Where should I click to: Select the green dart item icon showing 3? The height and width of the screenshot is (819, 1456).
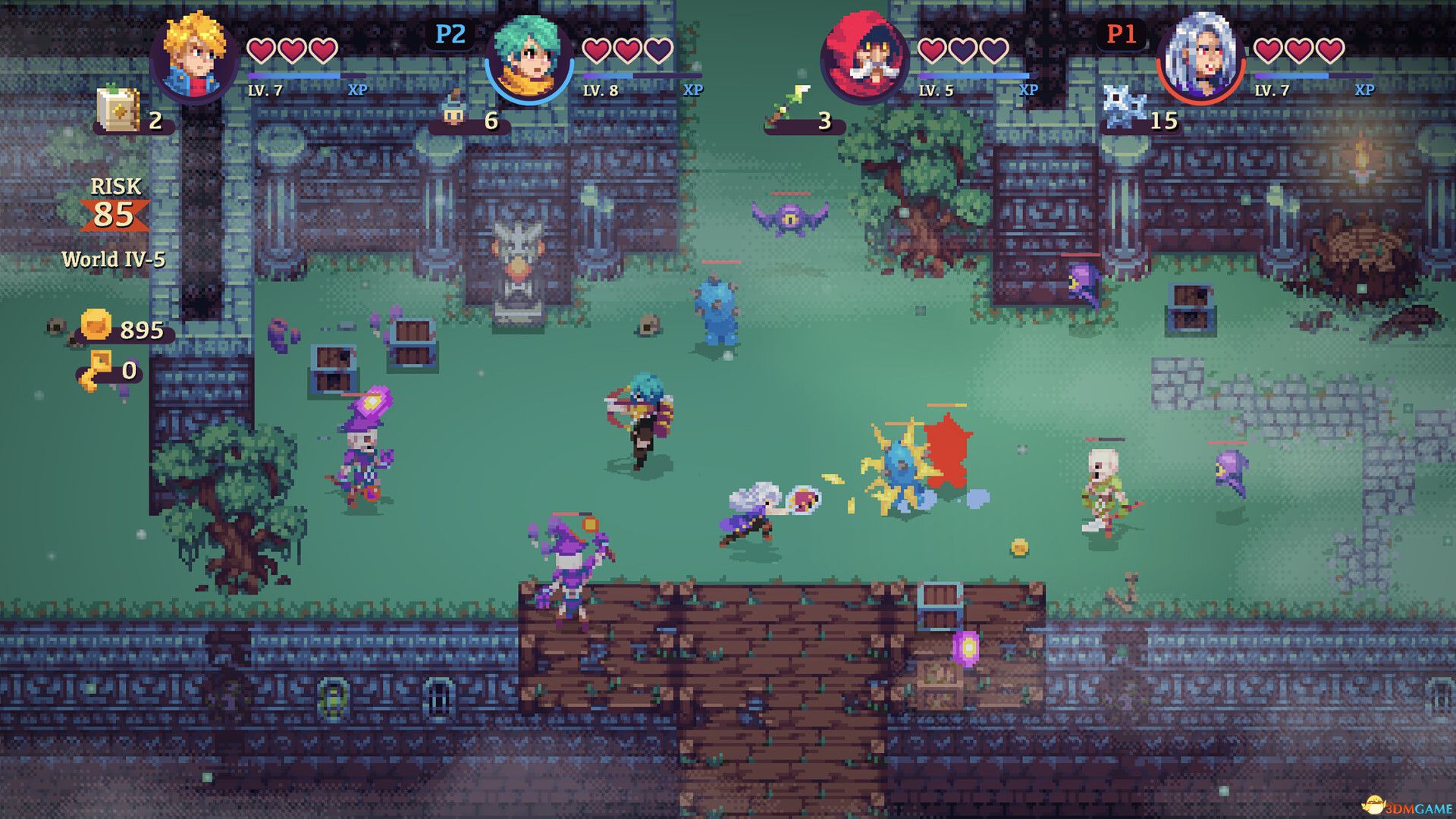789,106
